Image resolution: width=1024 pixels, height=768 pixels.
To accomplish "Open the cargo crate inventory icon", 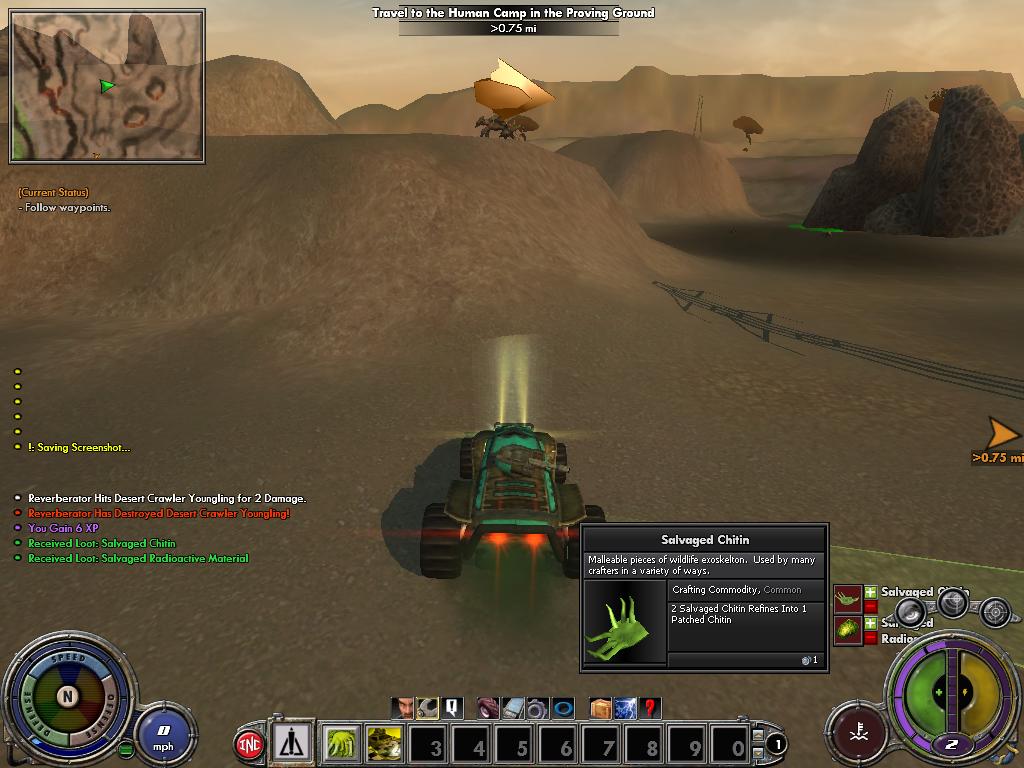I will click(600, 708).
